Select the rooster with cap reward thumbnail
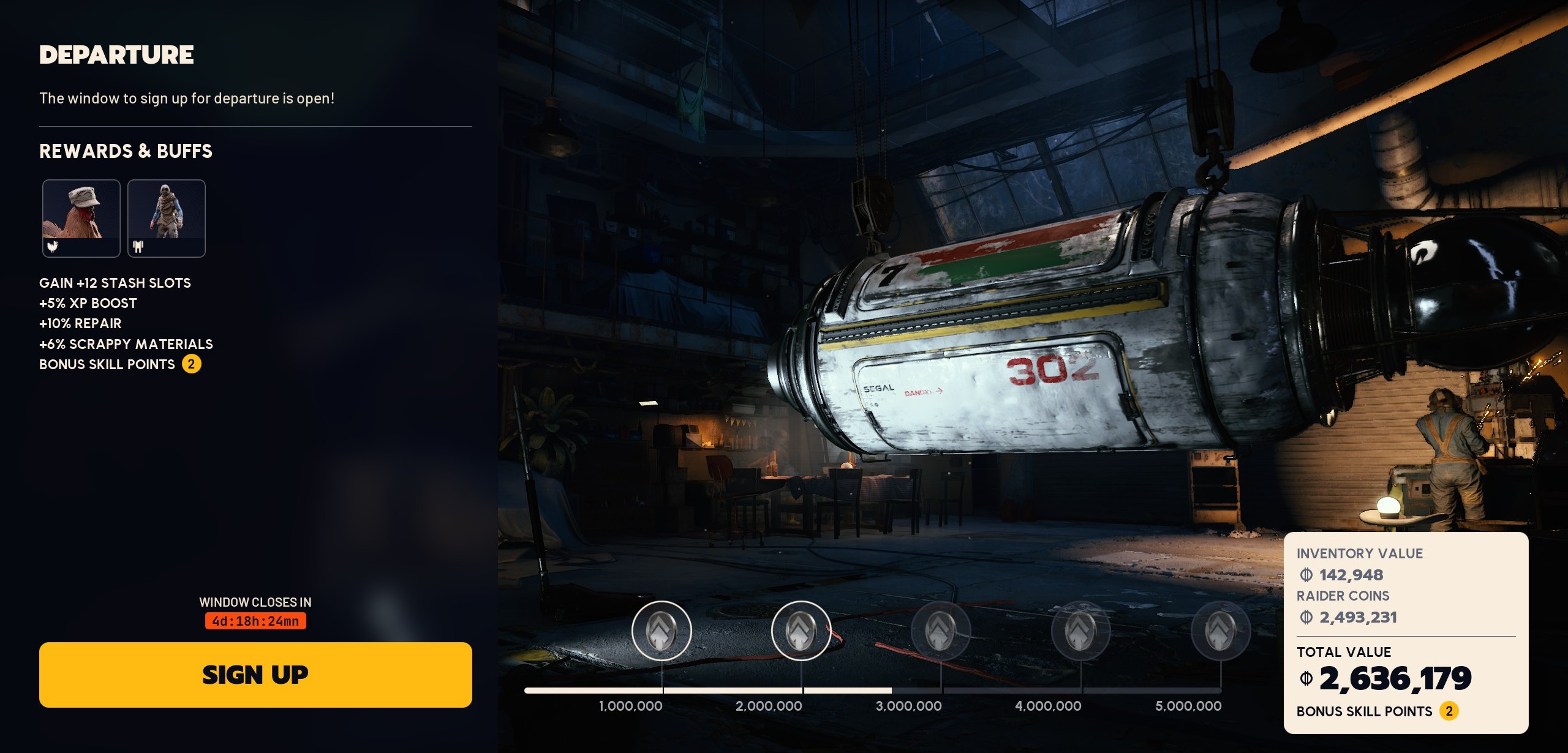 click(81, 218)
